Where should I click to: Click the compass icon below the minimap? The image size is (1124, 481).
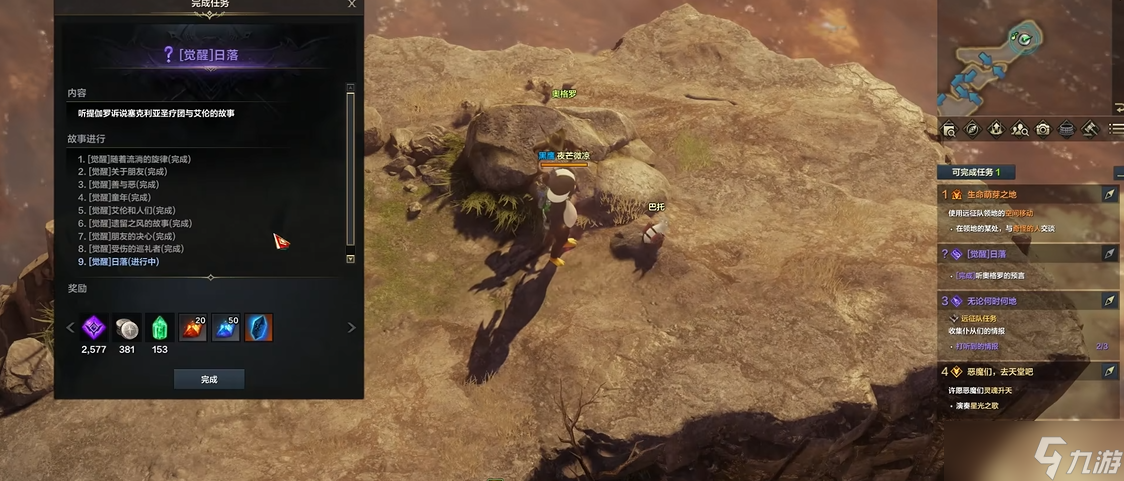click(x=972, y=129)
